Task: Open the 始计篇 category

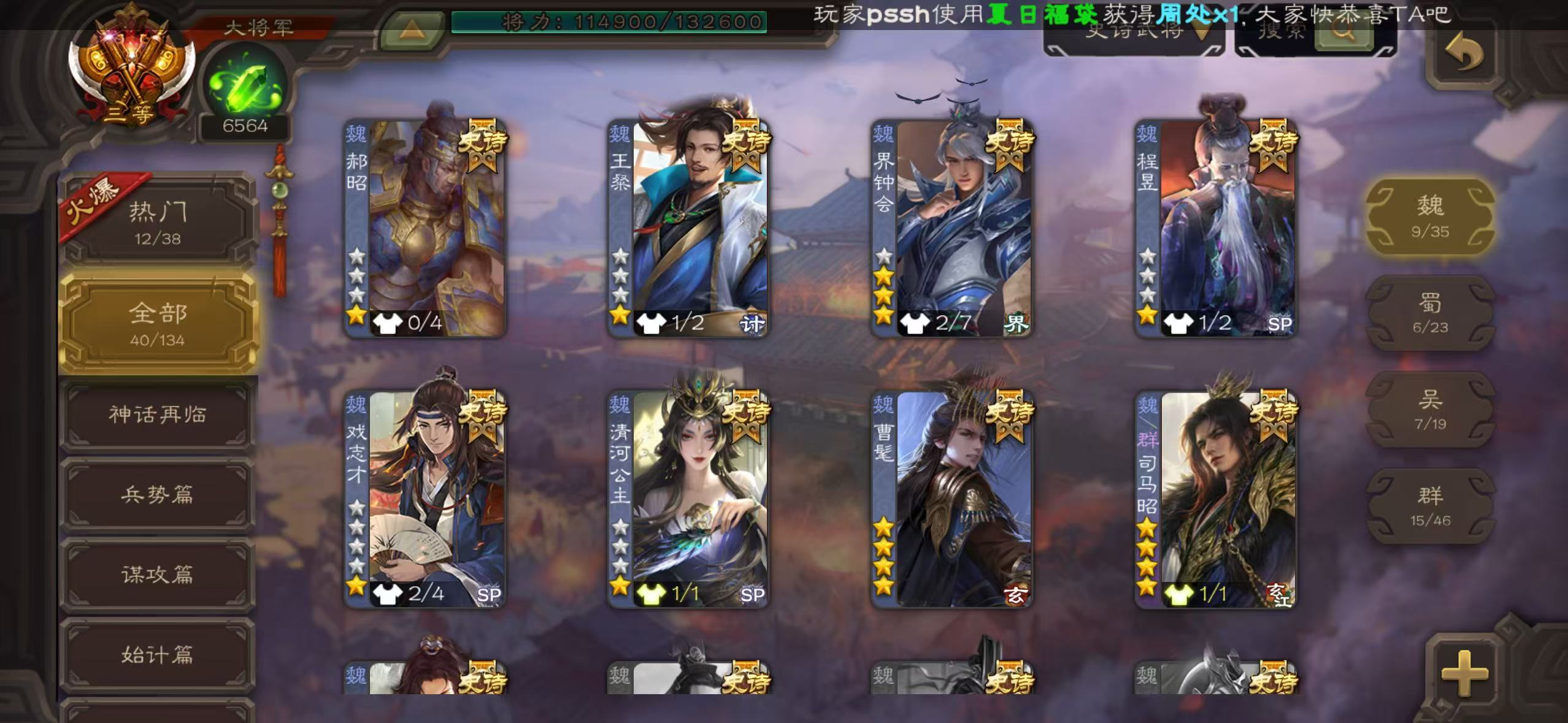Action: 158,655
